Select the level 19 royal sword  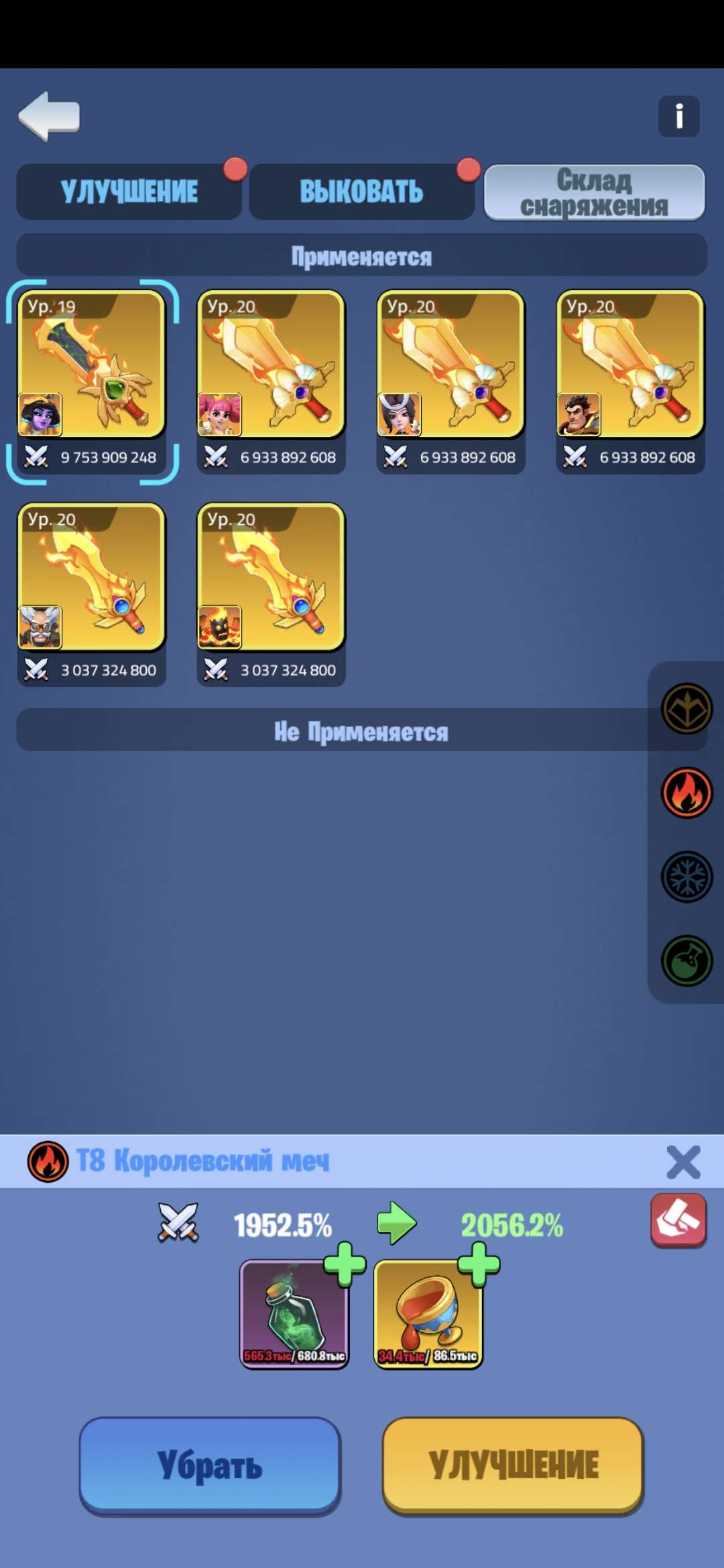coord(92,365)
